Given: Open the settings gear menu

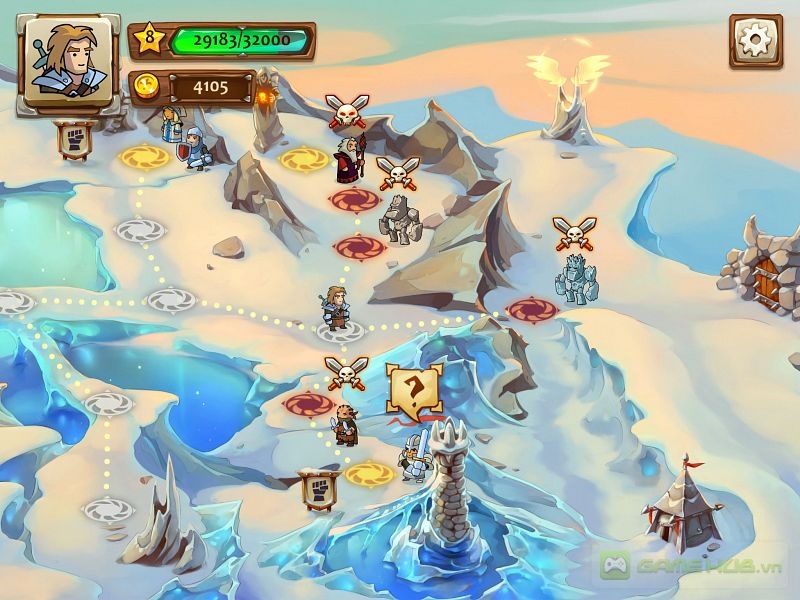Looking at the screenshot, I should point(755,41).
